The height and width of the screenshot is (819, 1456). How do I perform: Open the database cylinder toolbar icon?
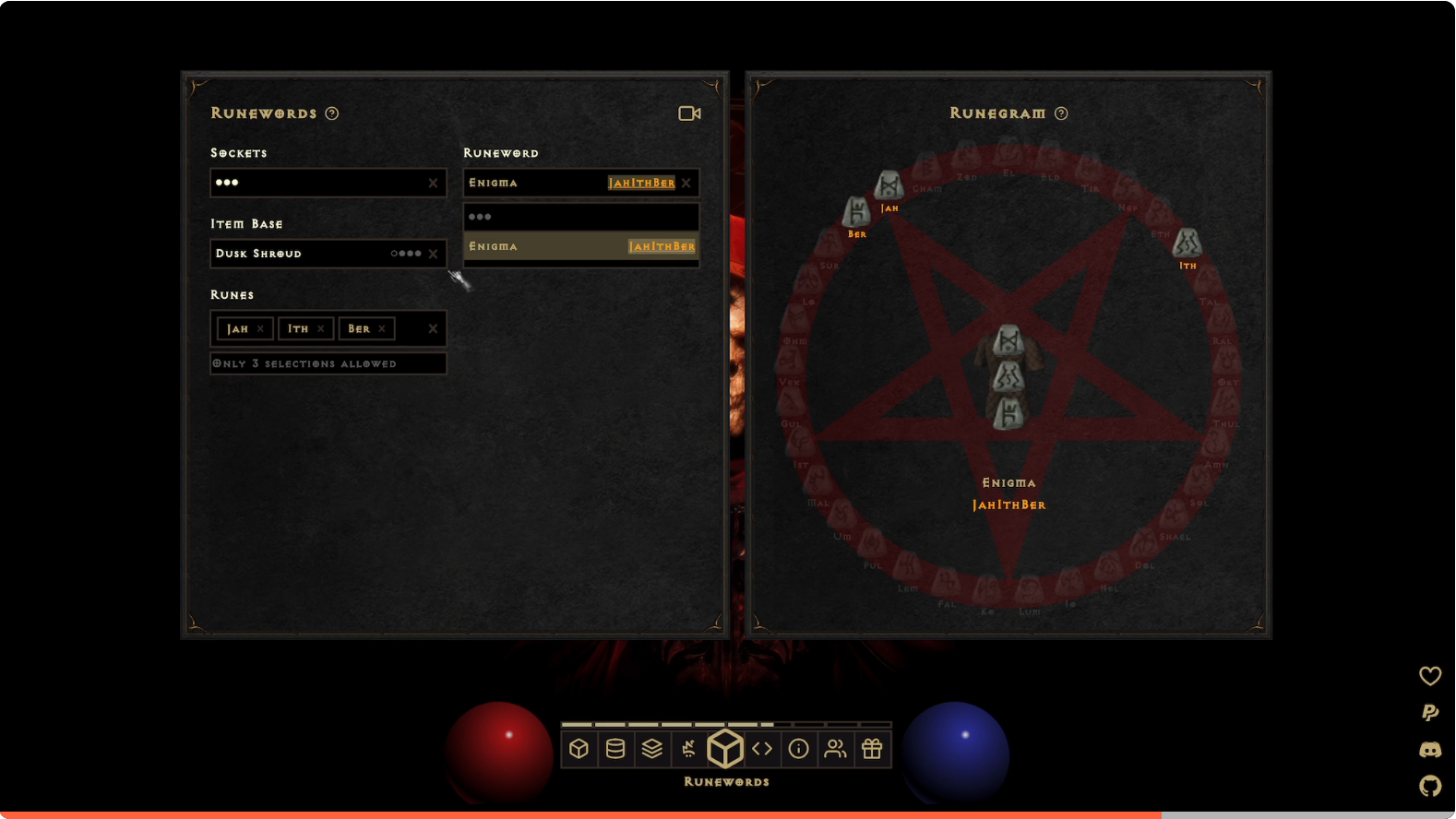click(x=615, y=749)
